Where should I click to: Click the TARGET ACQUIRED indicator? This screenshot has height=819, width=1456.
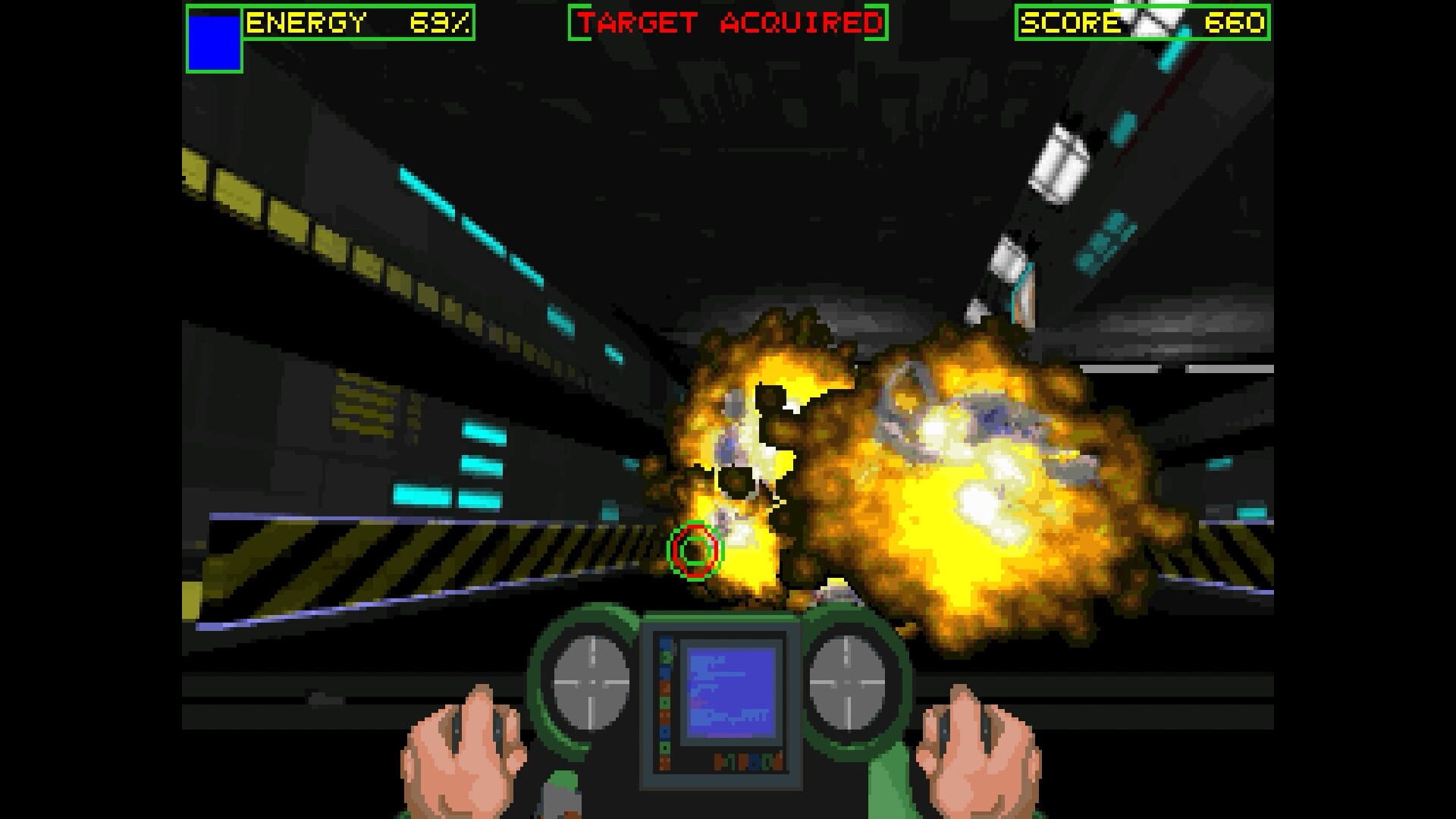tap(726, 21)
